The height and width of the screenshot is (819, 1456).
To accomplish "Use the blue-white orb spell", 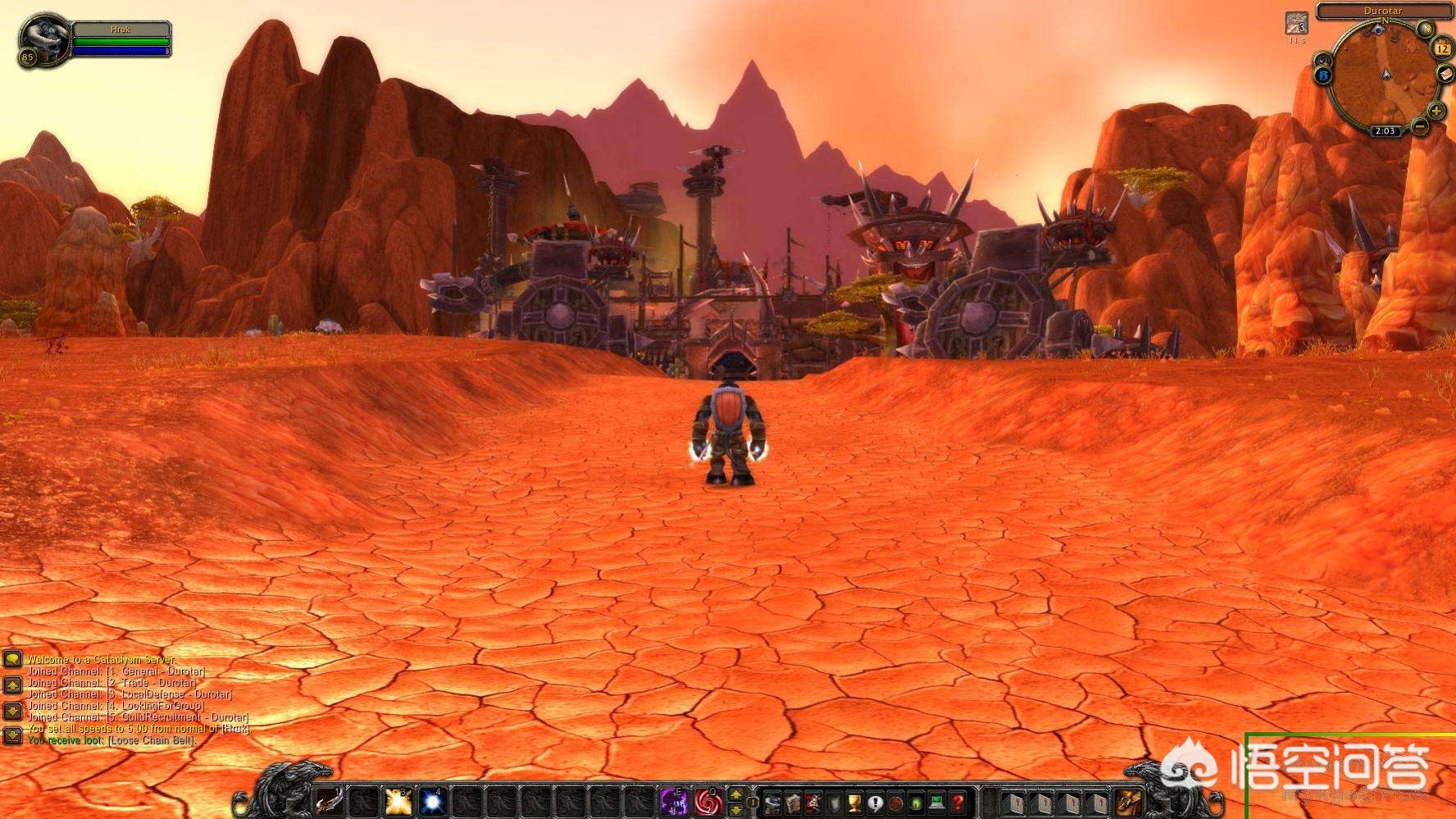I will [432, 801].
